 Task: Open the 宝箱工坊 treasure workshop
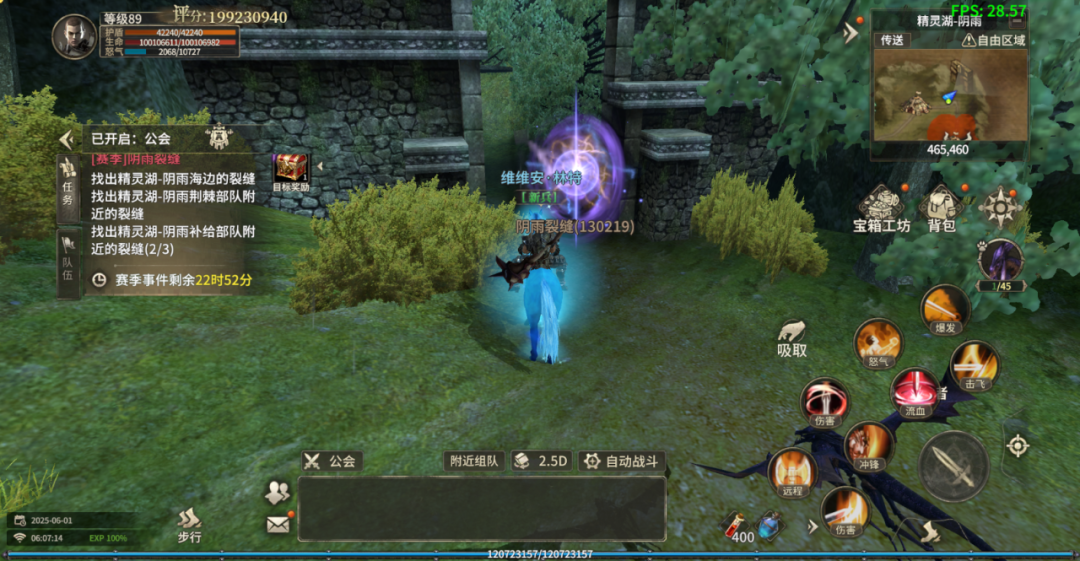coord(881,208)
